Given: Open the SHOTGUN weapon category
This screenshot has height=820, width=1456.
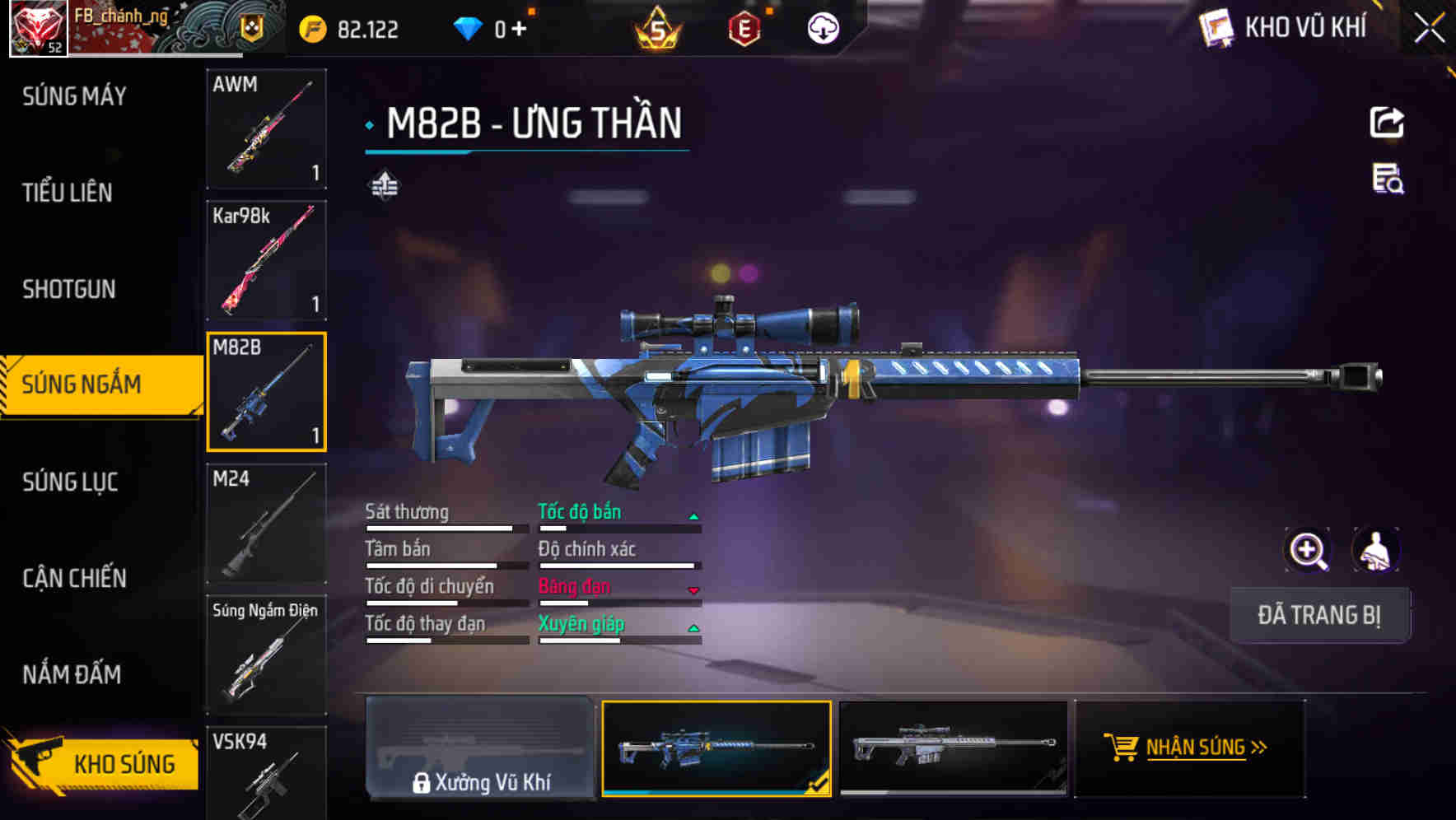Looking at the screenshot, I should 68,290.
